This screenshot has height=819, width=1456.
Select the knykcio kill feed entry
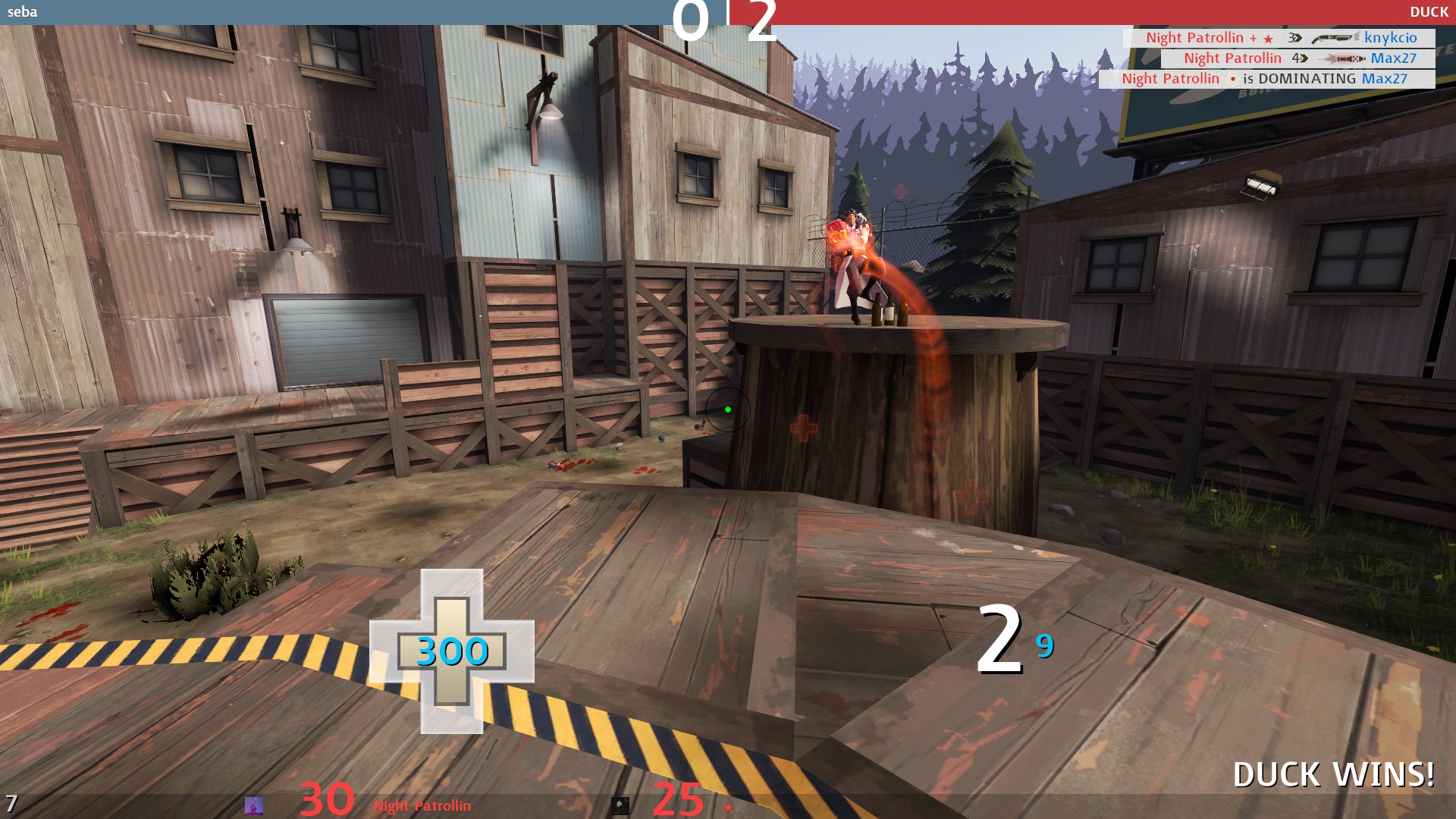(1279, 38)
